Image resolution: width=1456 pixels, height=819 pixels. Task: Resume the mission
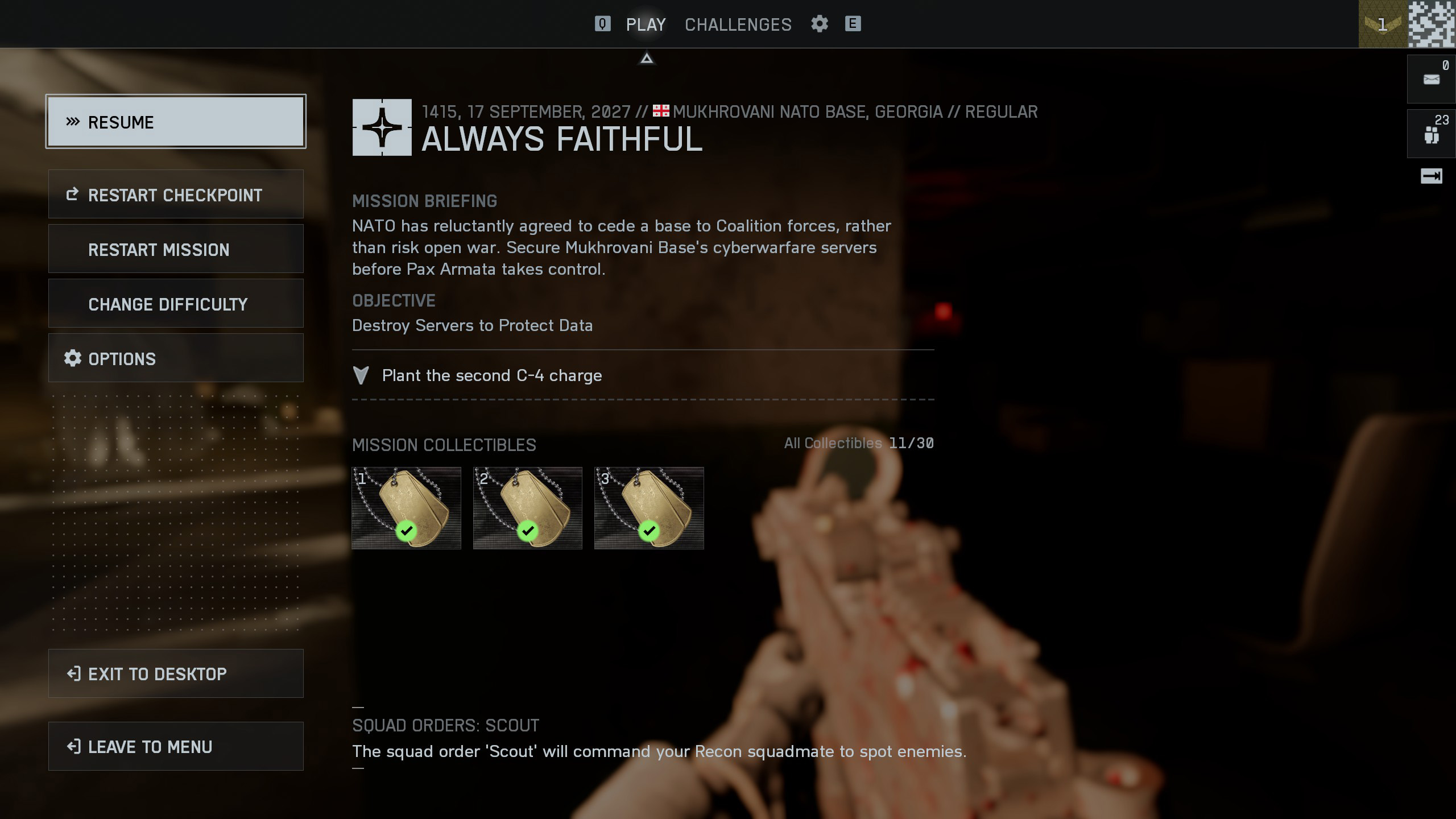tap(176, 122)
